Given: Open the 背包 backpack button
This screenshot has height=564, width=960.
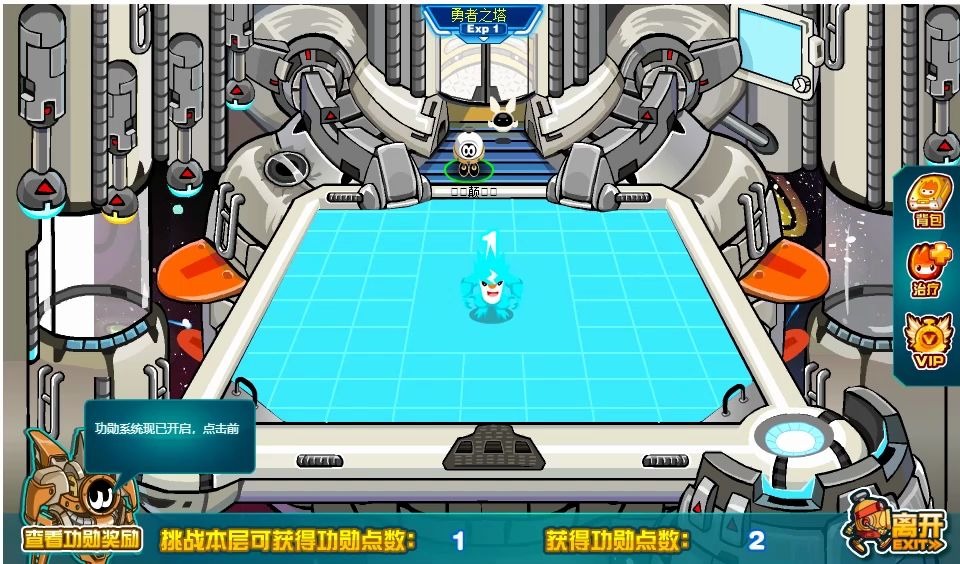Looking at the screenshot, I should tap(927, 201).
